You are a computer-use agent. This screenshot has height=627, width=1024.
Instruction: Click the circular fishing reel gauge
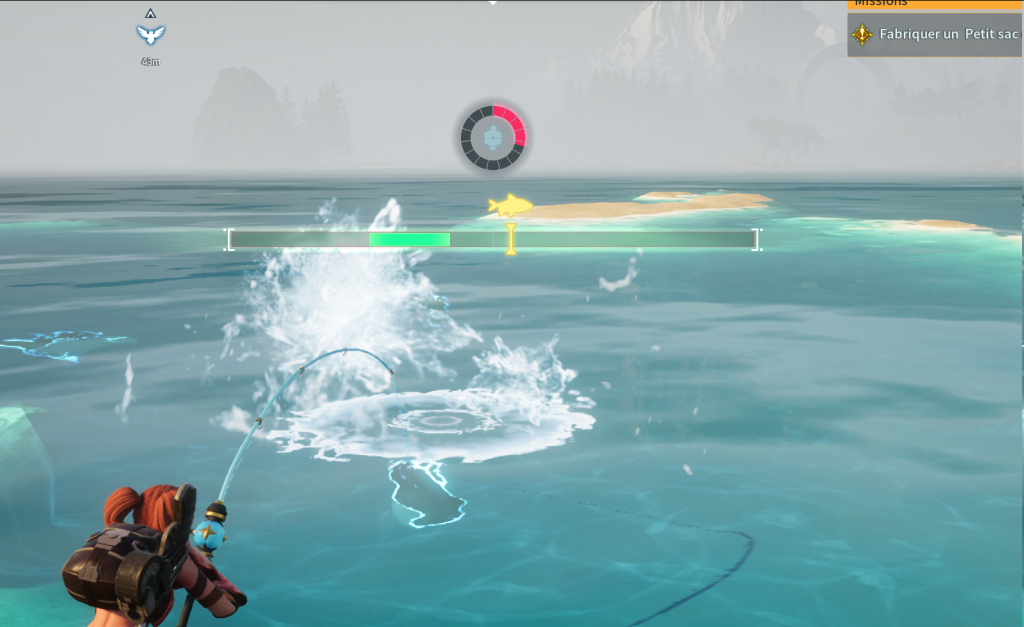pos(493,138)
